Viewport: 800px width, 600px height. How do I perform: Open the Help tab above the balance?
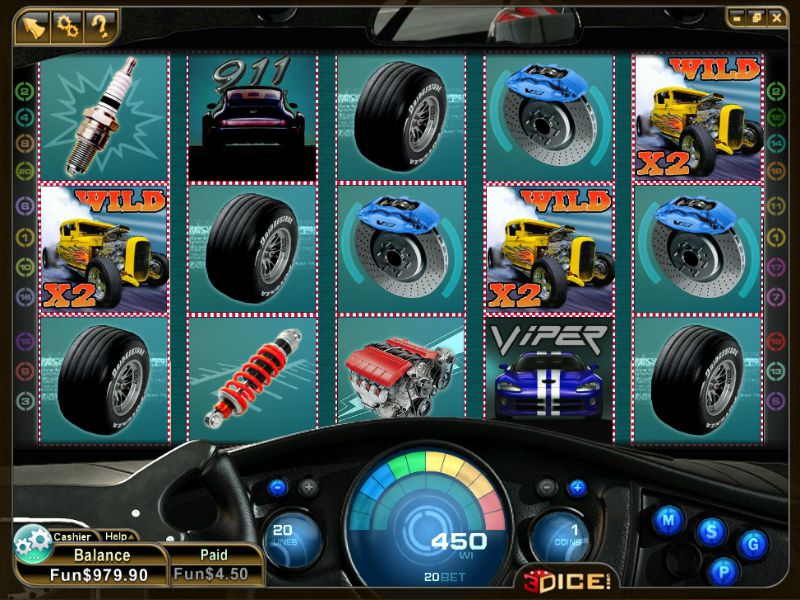click(x=117, y=537)
